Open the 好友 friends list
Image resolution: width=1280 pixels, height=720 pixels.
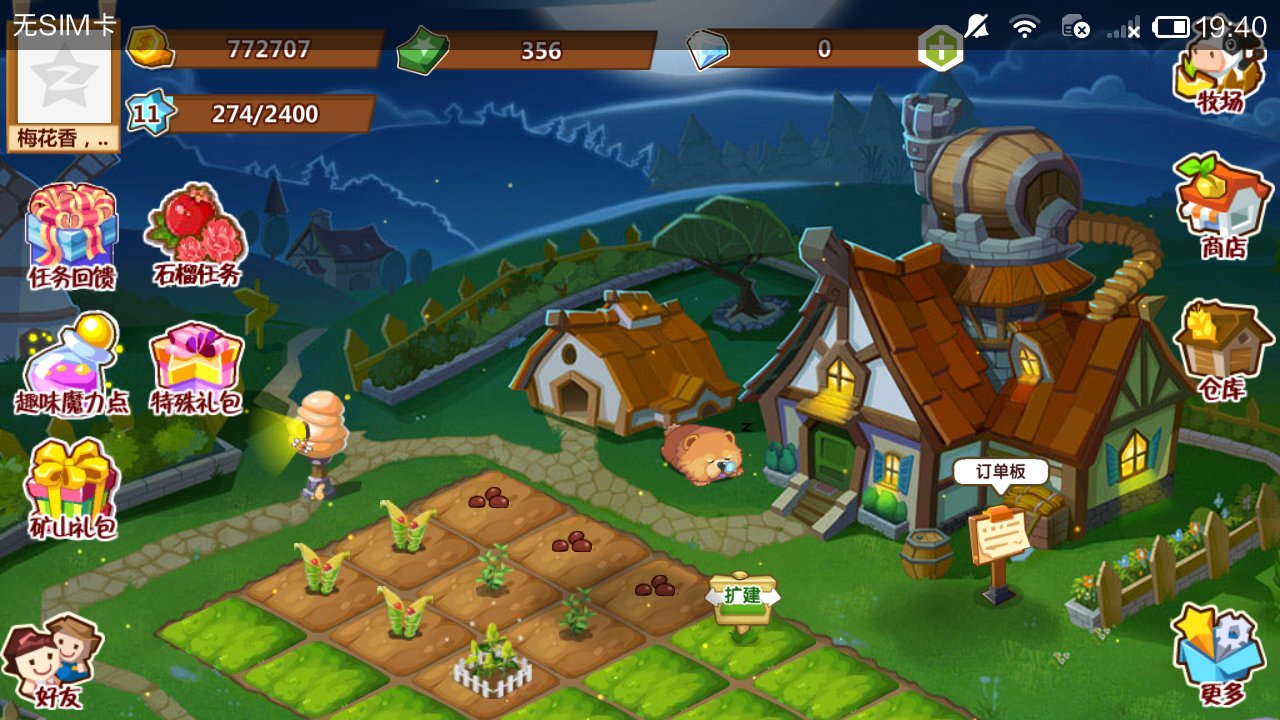click(x=54, y=660)
